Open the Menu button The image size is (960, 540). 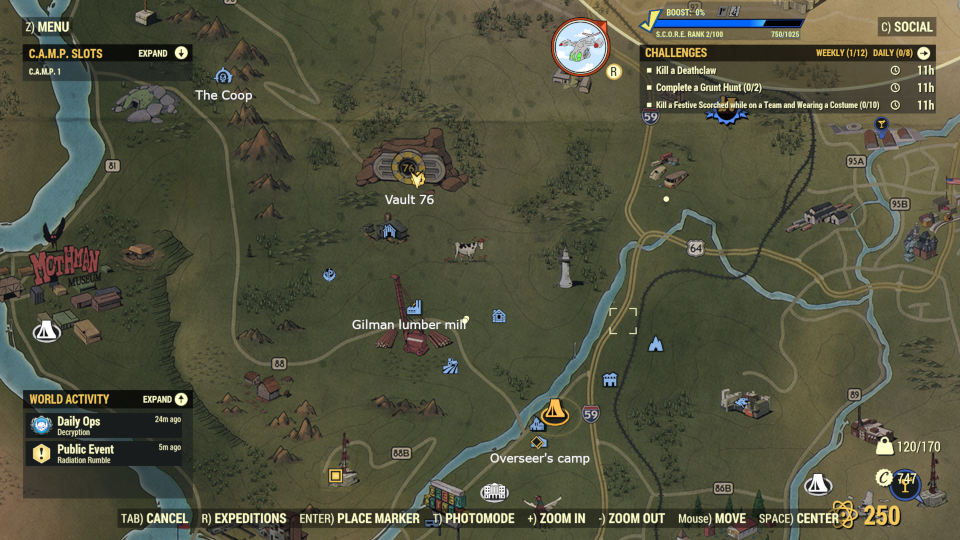click(x=46, y=27)
